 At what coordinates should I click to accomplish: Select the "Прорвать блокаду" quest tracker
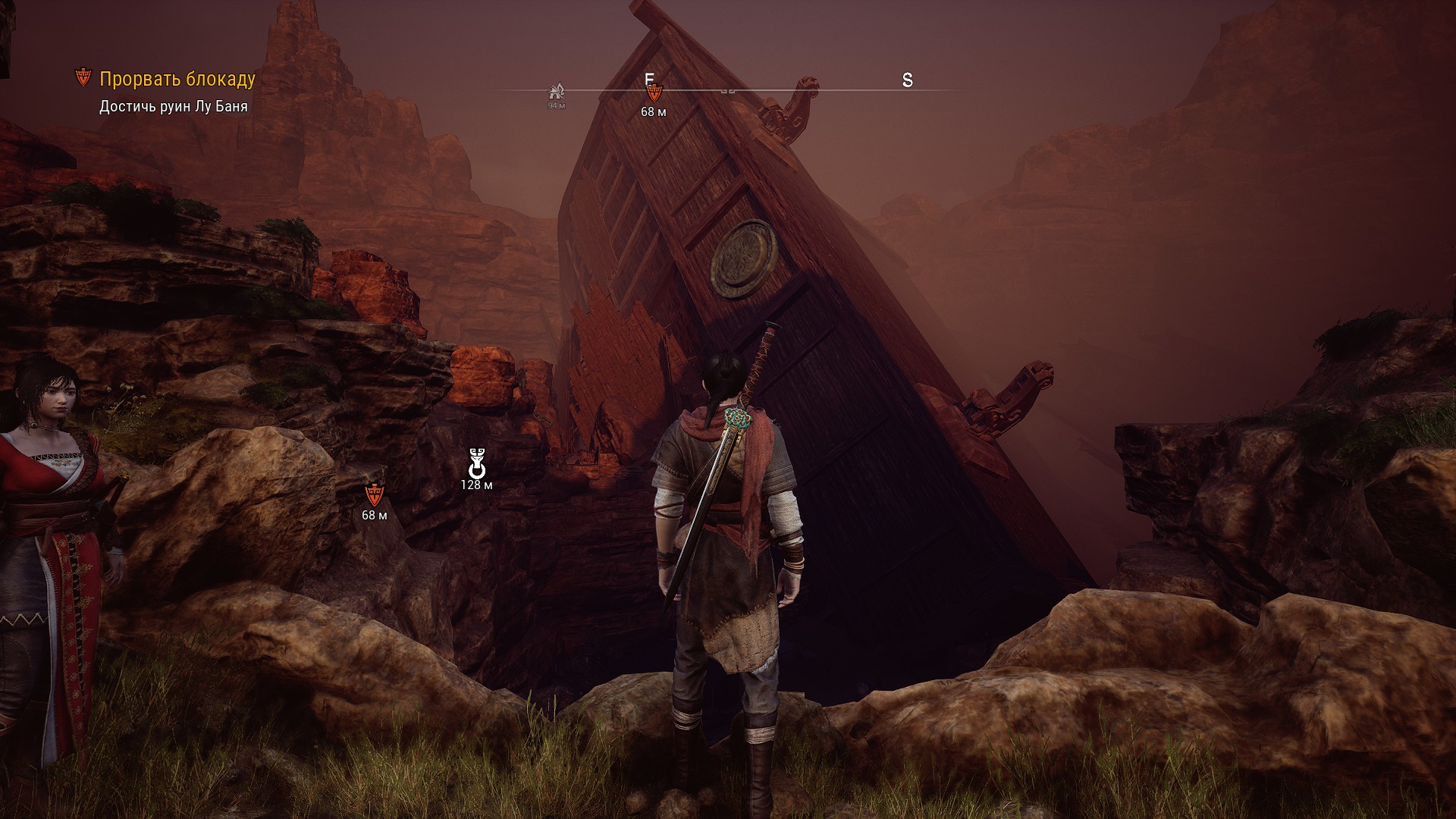coord(177,79)
